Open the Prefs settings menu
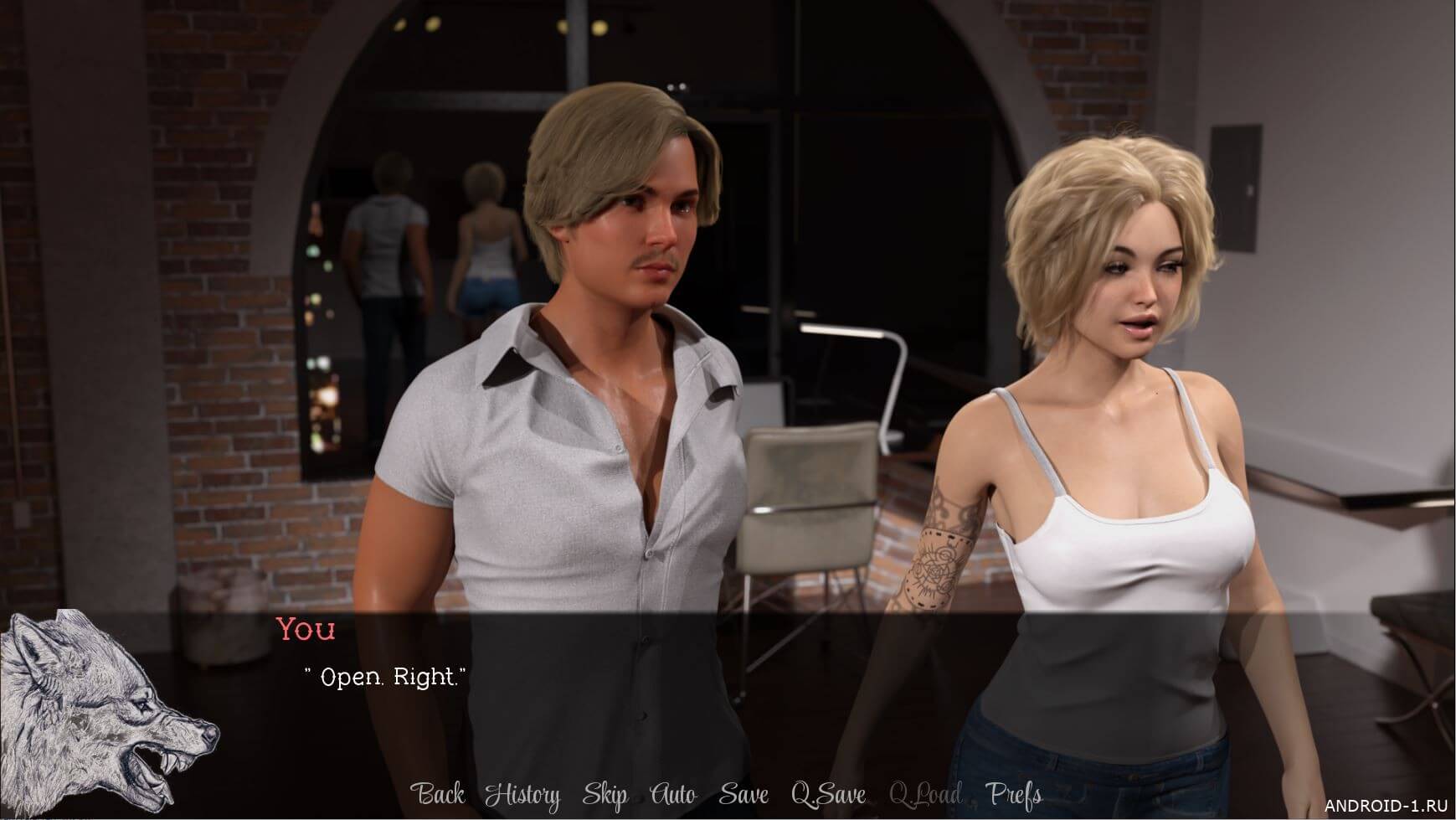The image size is (1456, 820). pyautogui.click(x=1014, y=794)
